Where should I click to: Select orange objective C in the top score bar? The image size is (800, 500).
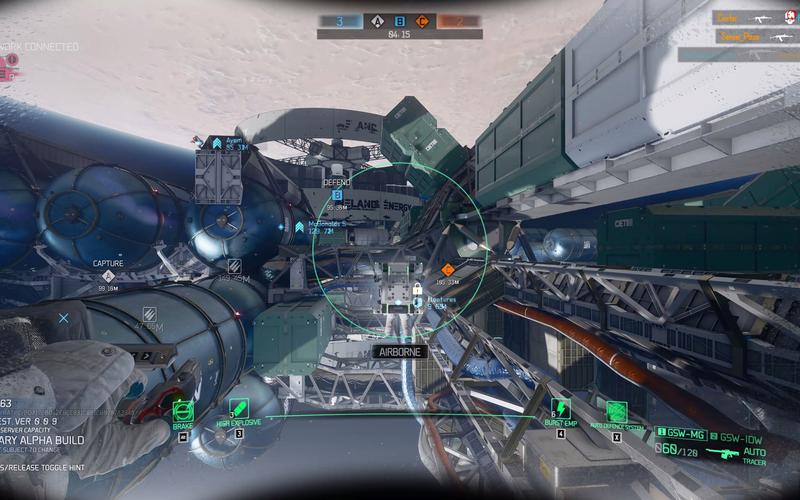point(423,20)
